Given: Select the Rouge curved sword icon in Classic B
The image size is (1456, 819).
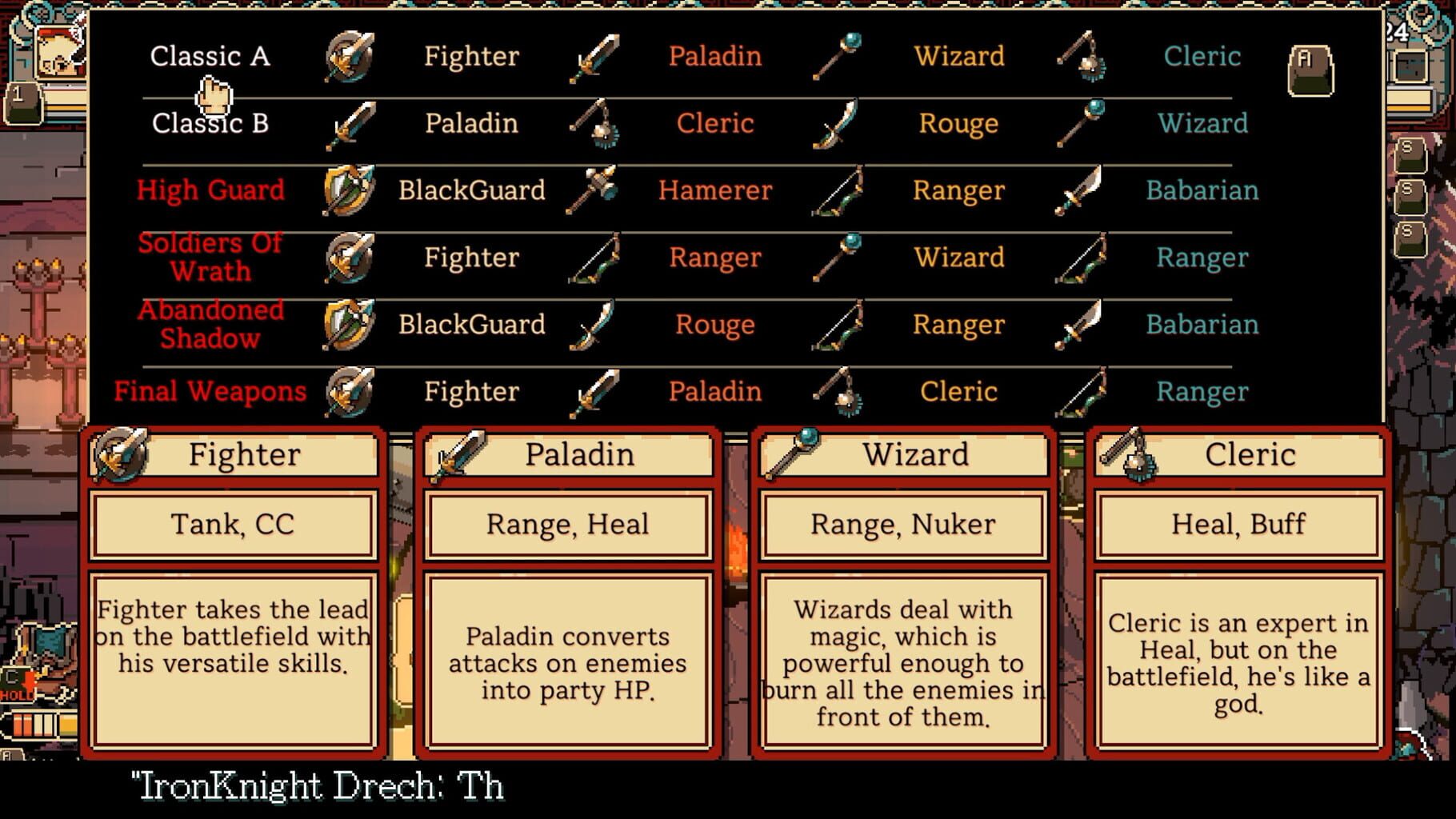Looking at the screenshot, I should pos(838,124).
